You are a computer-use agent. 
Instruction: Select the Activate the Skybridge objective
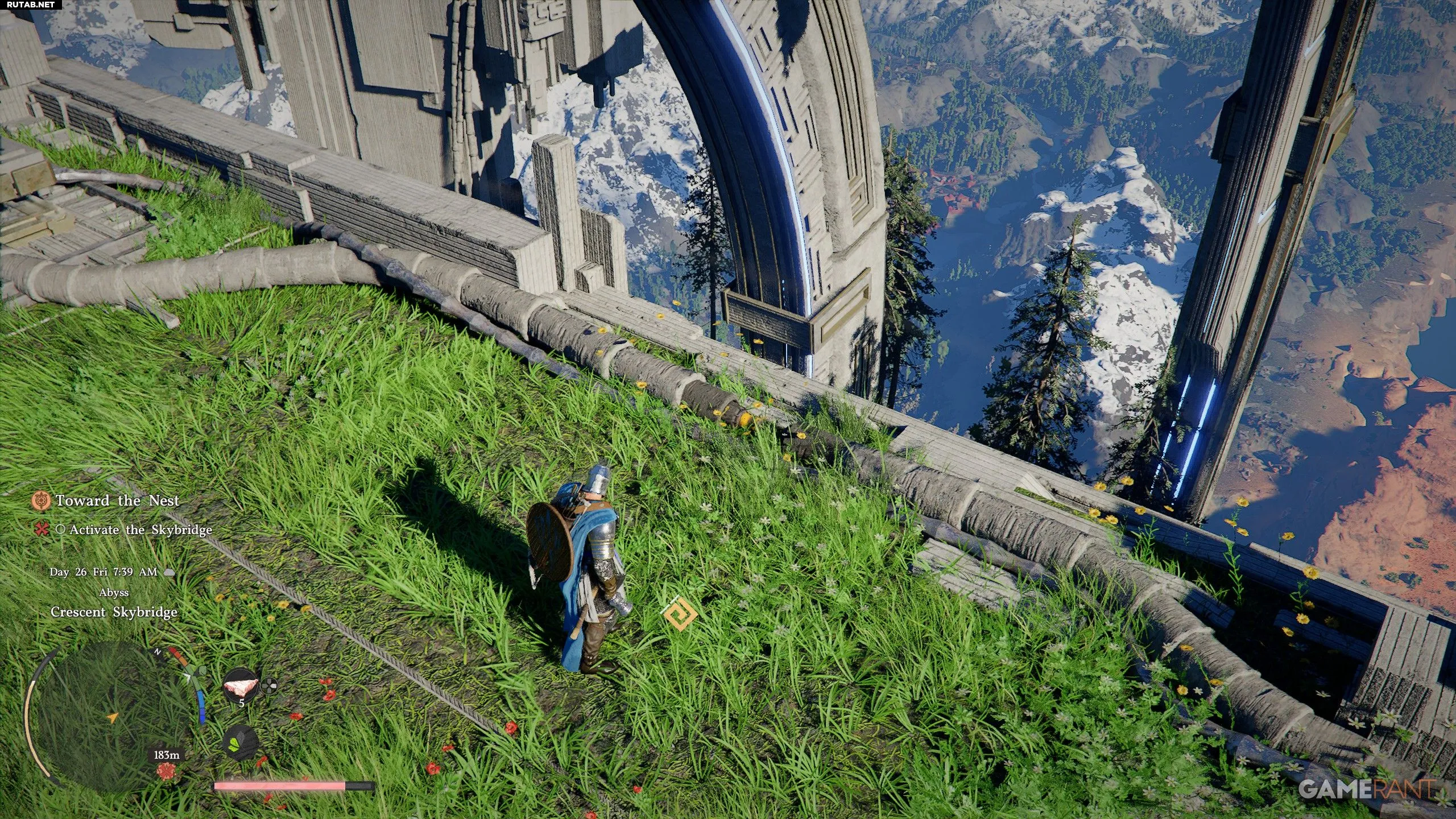pos(140,530)
